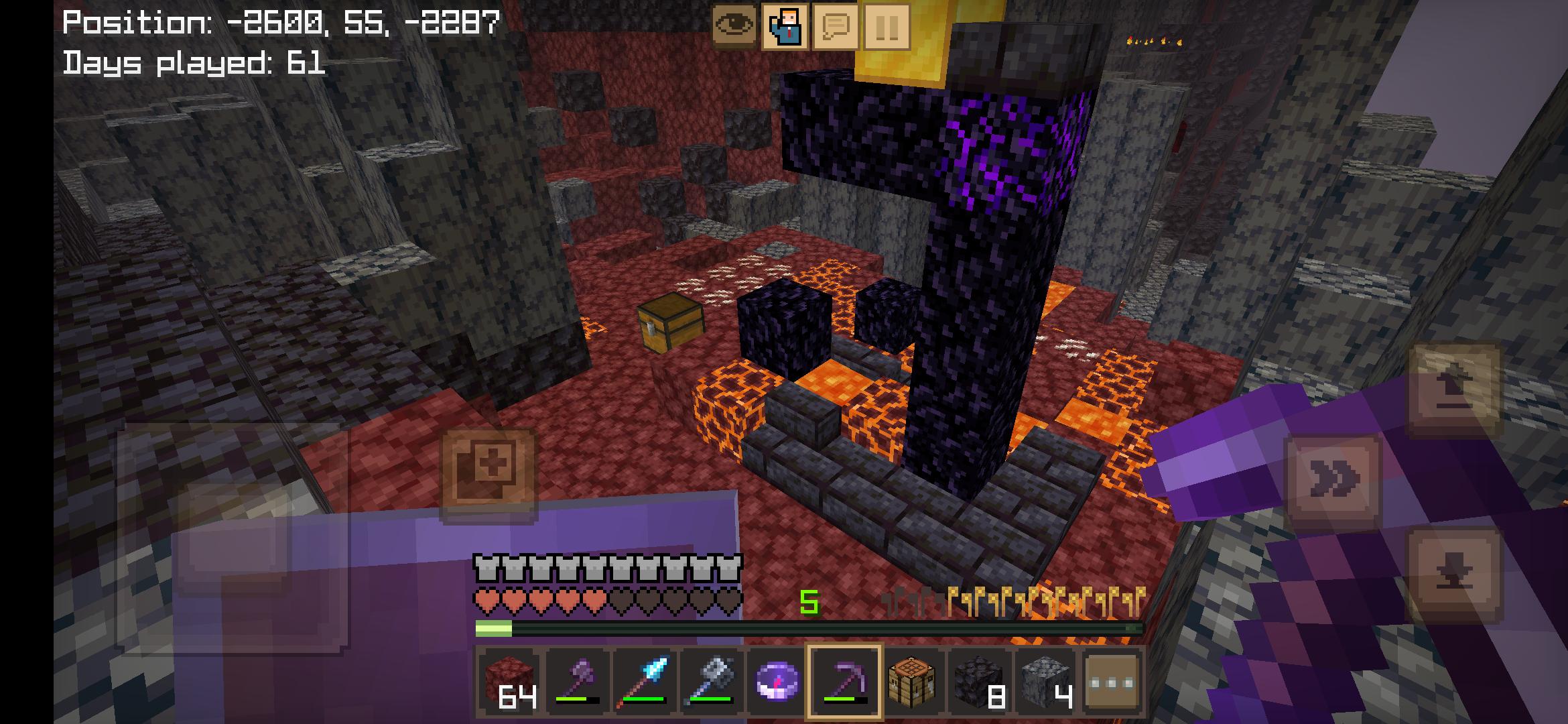Screen dimensions: 1568x724
Task: Toggle the eye perspective button
Action: pyautogui.click(x=735, y=27)
